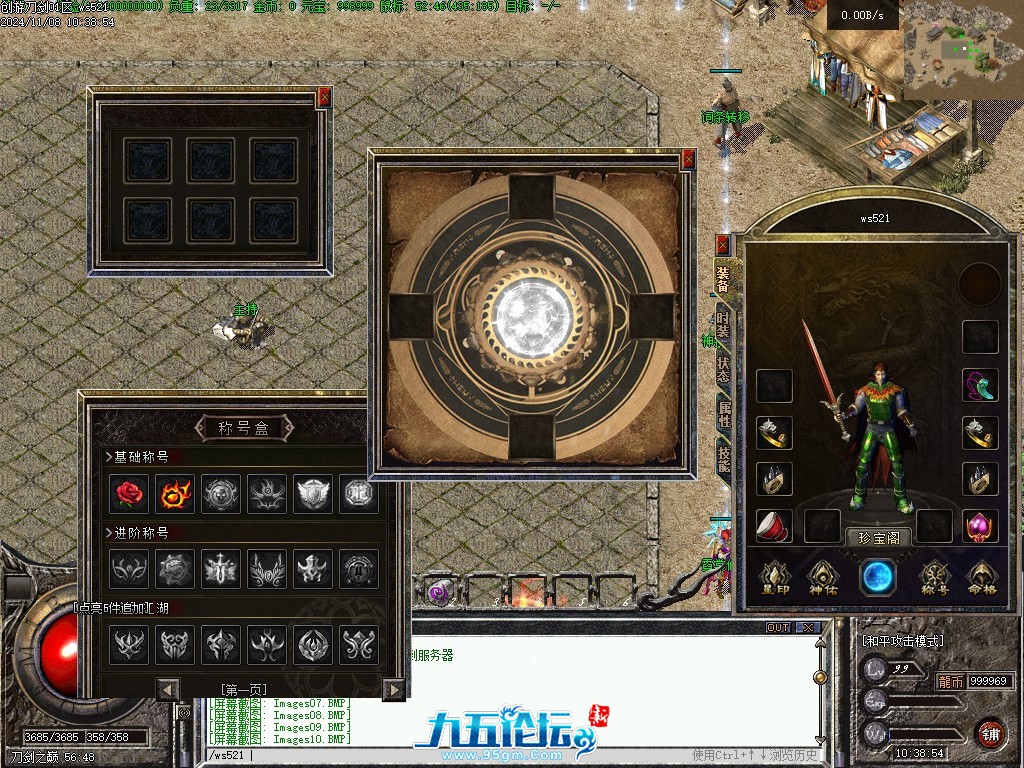The height and width of the screenshot is (768, 1024).
Task: Select the red rose title icon
Action: [130, 493]
